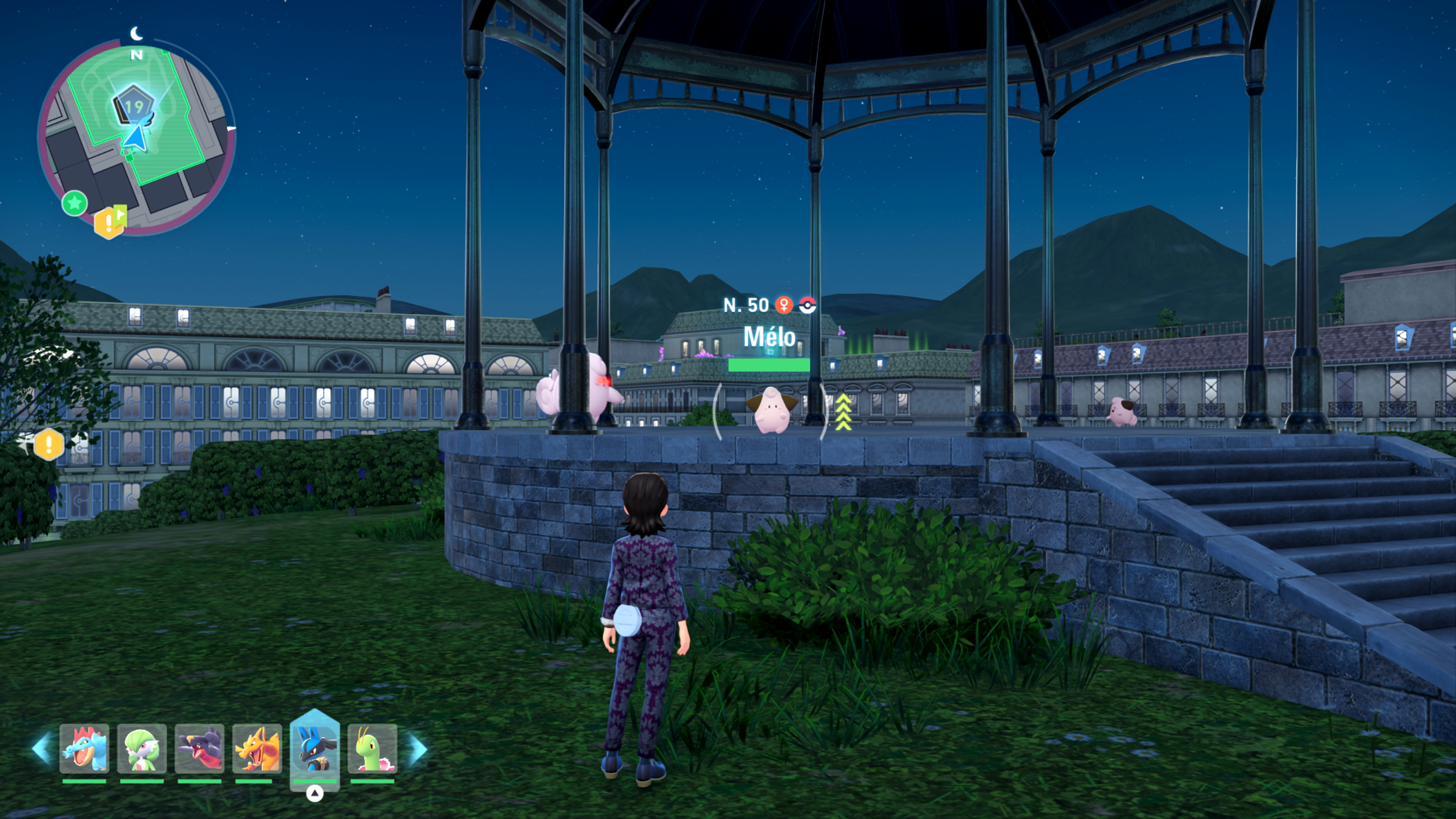
Task: Choose the Gardevoir party slot
Action: (142, 748)
